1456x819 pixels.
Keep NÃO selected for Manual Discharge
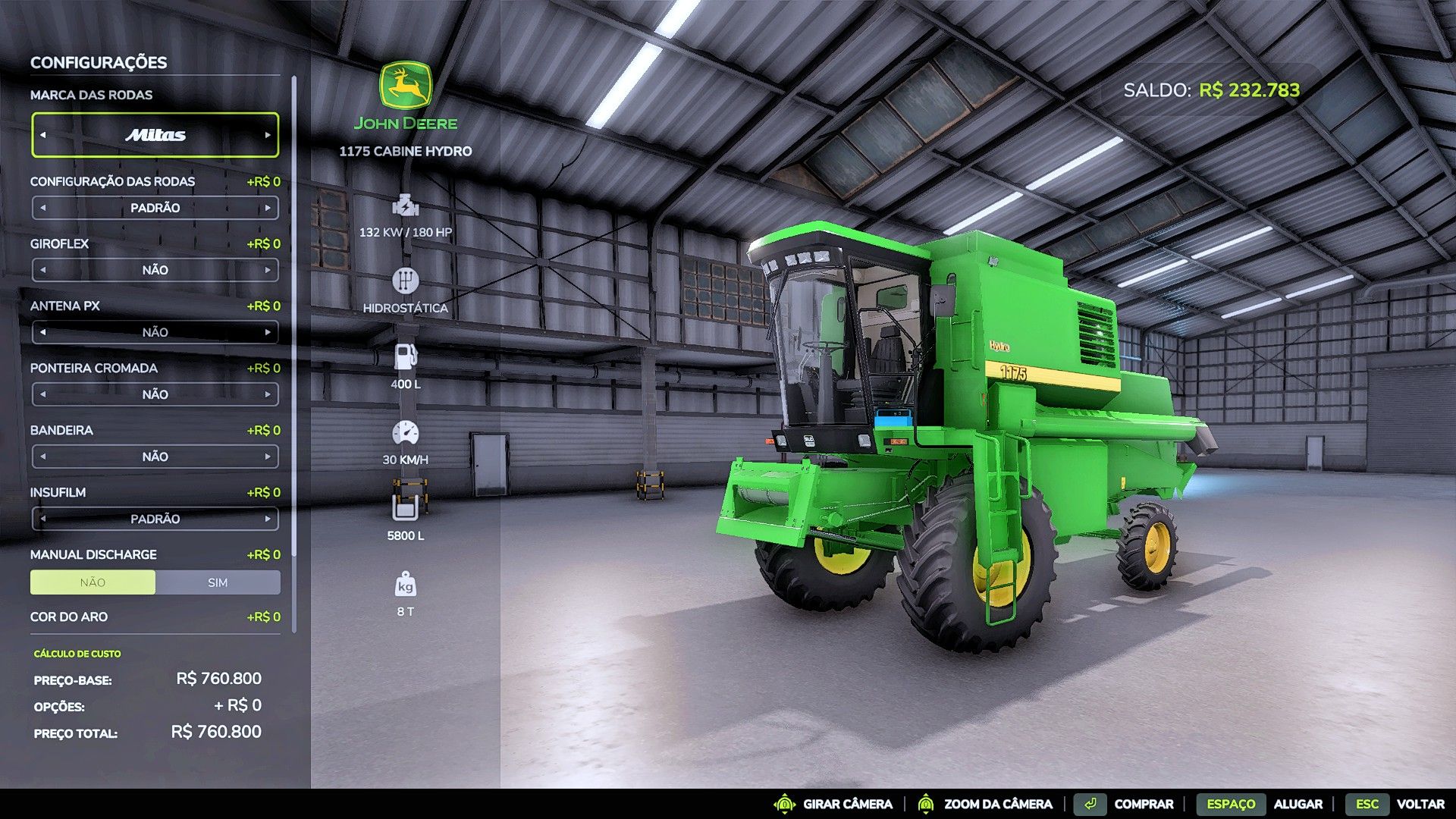tap(93, 582)
